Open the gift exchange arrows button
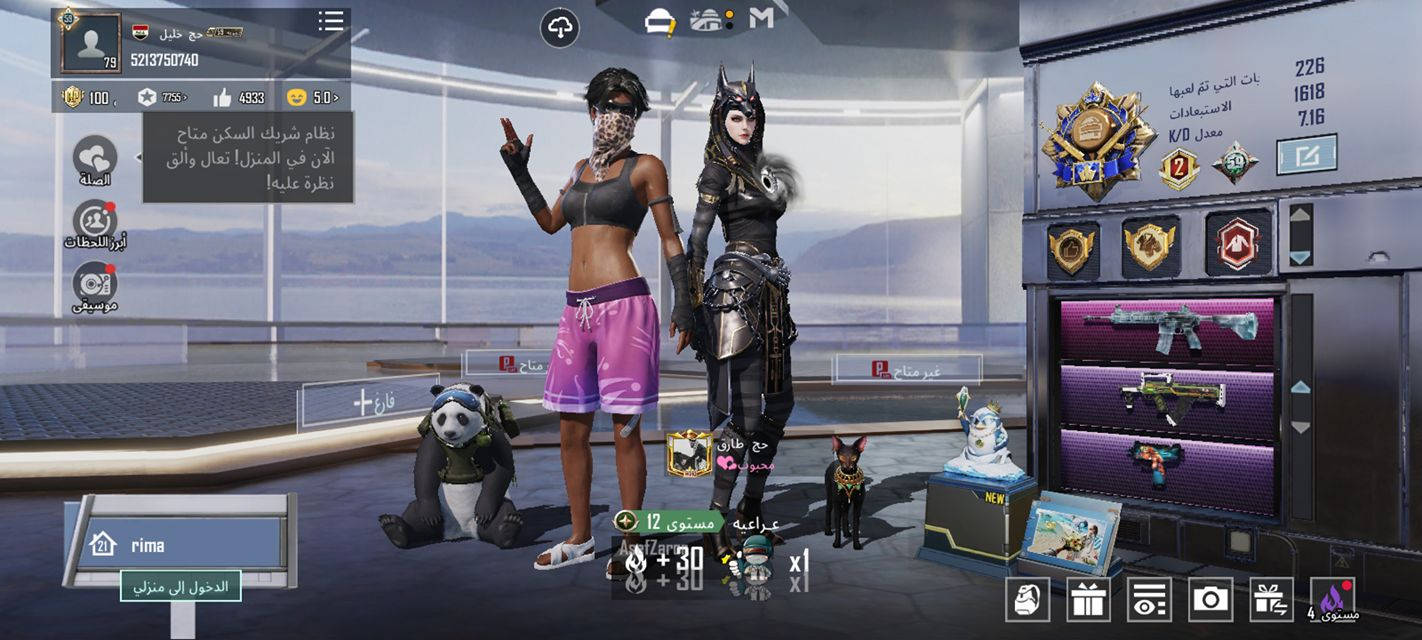The image size is (1422, 640). [x=1271, y=599]
